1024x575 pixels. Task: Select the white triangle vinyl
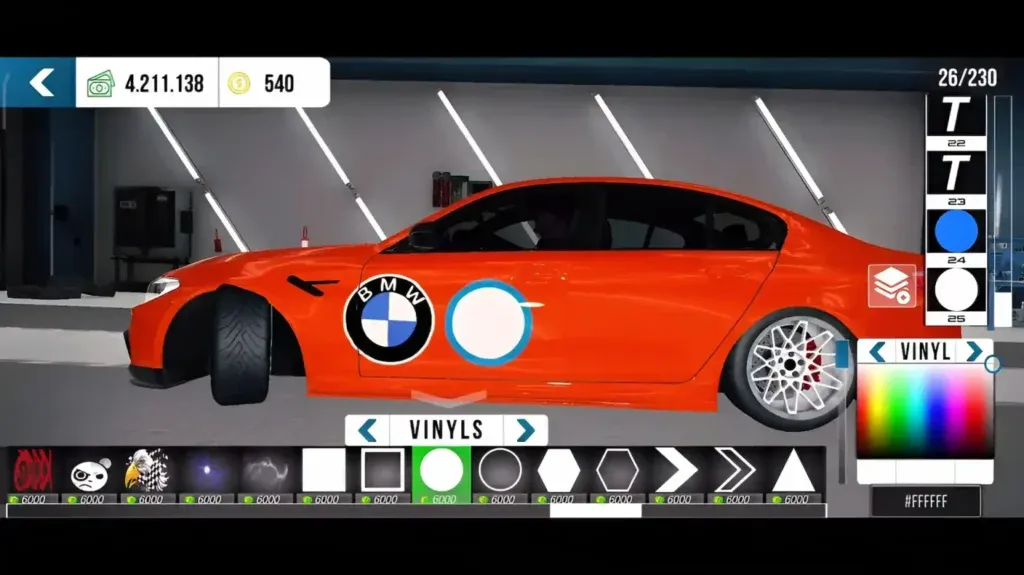pos(794,470)
